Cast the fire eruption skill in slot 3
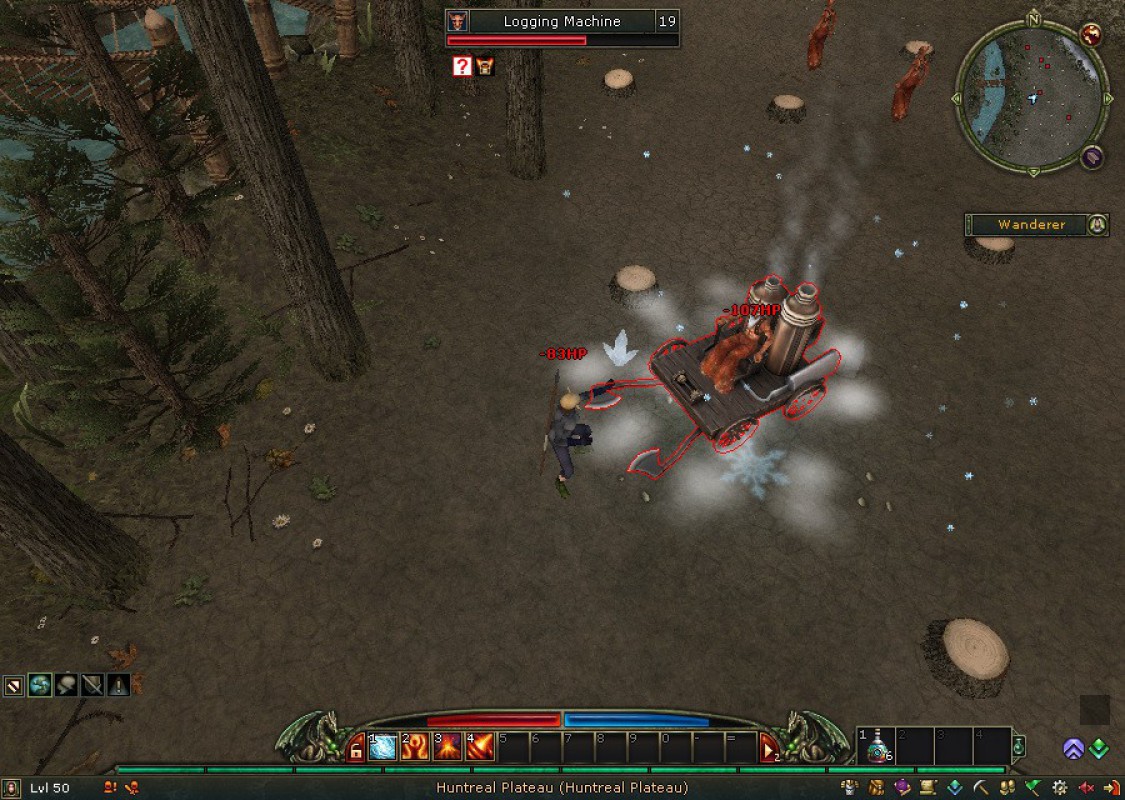 pyautogui.click(x=447, y=747)
